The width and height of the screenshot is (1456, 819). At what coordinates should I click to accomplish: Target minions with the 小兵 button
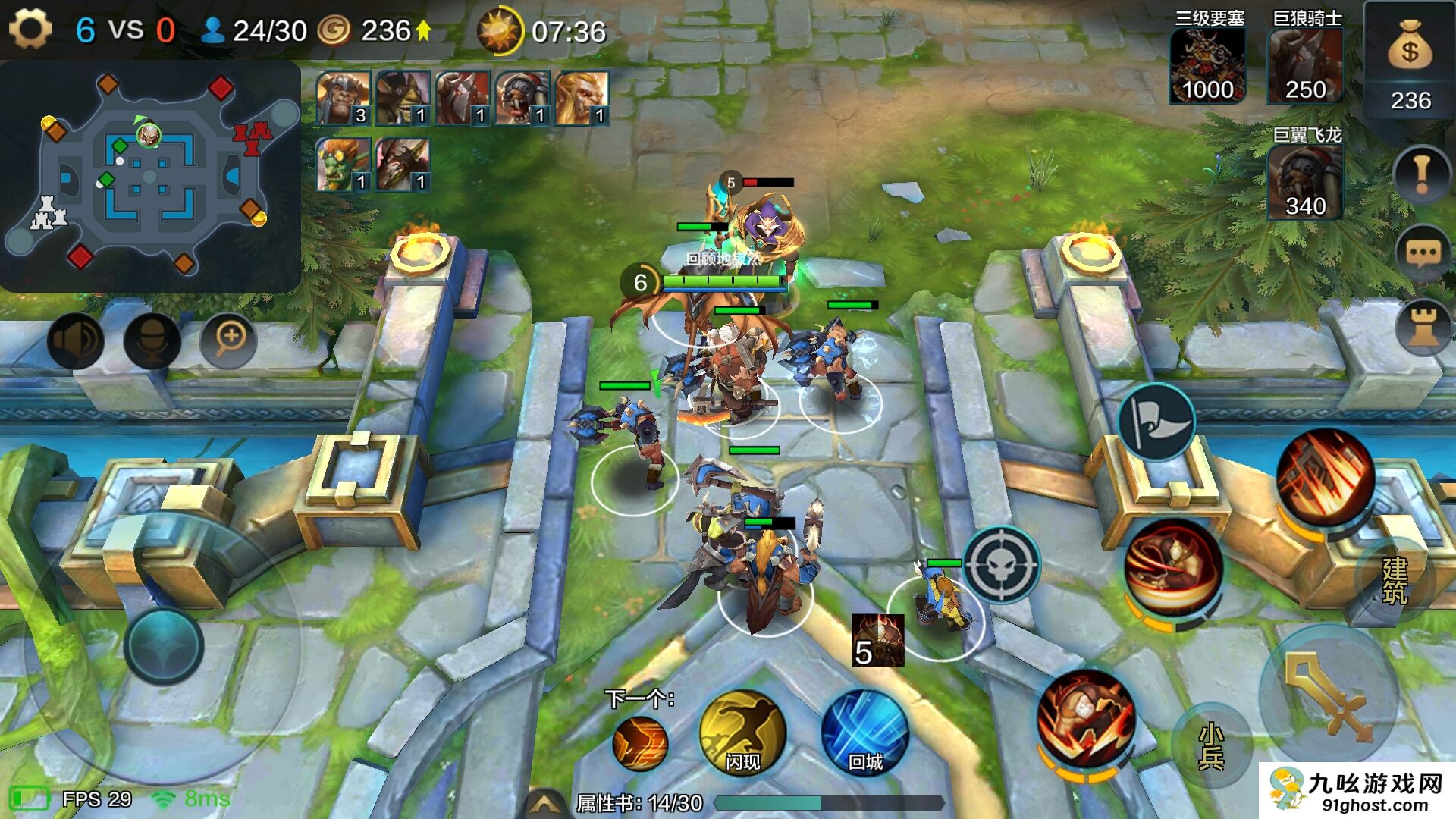[x=1211, y=745]
